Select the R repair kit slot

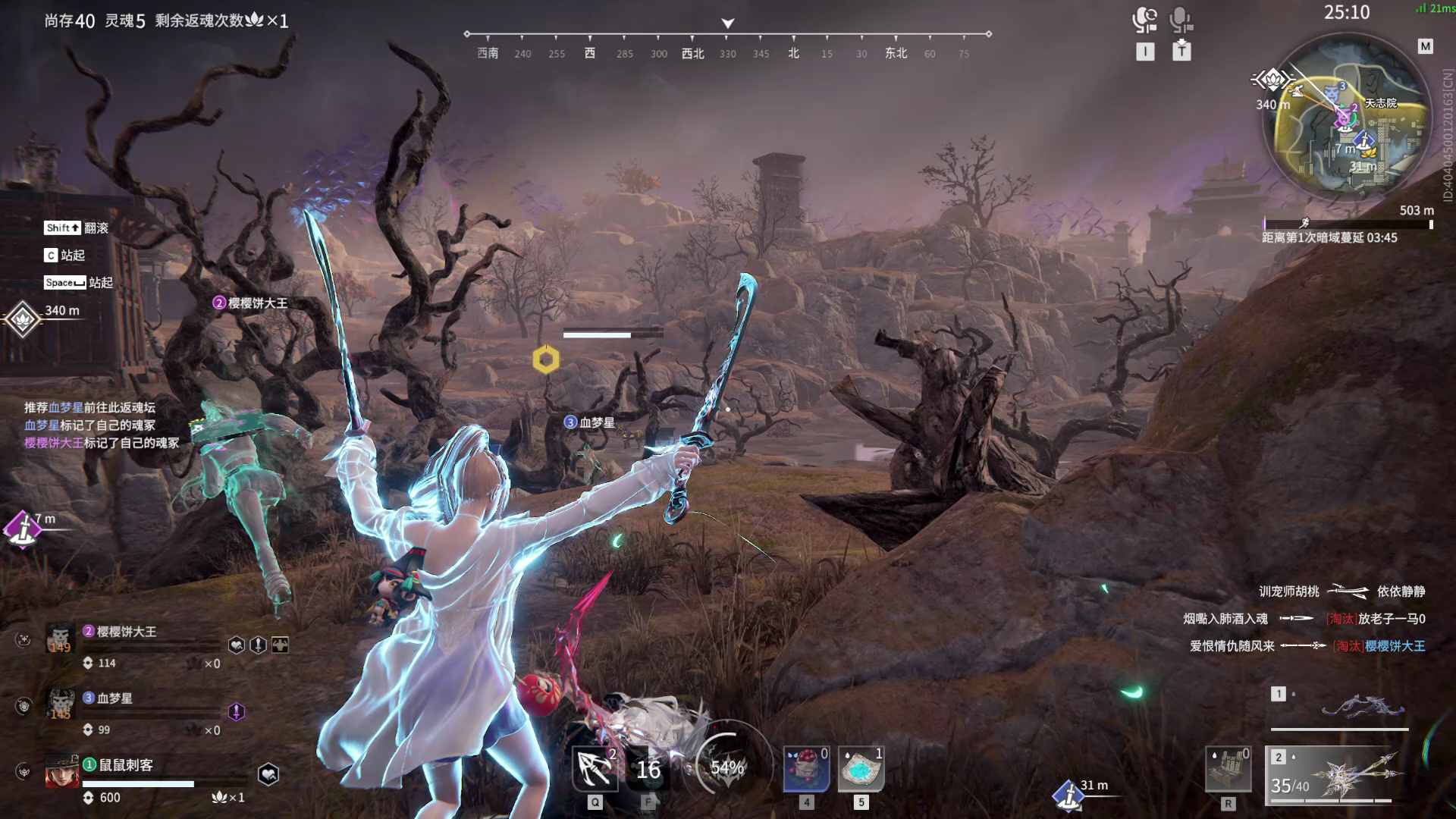tap(1228, 769)
